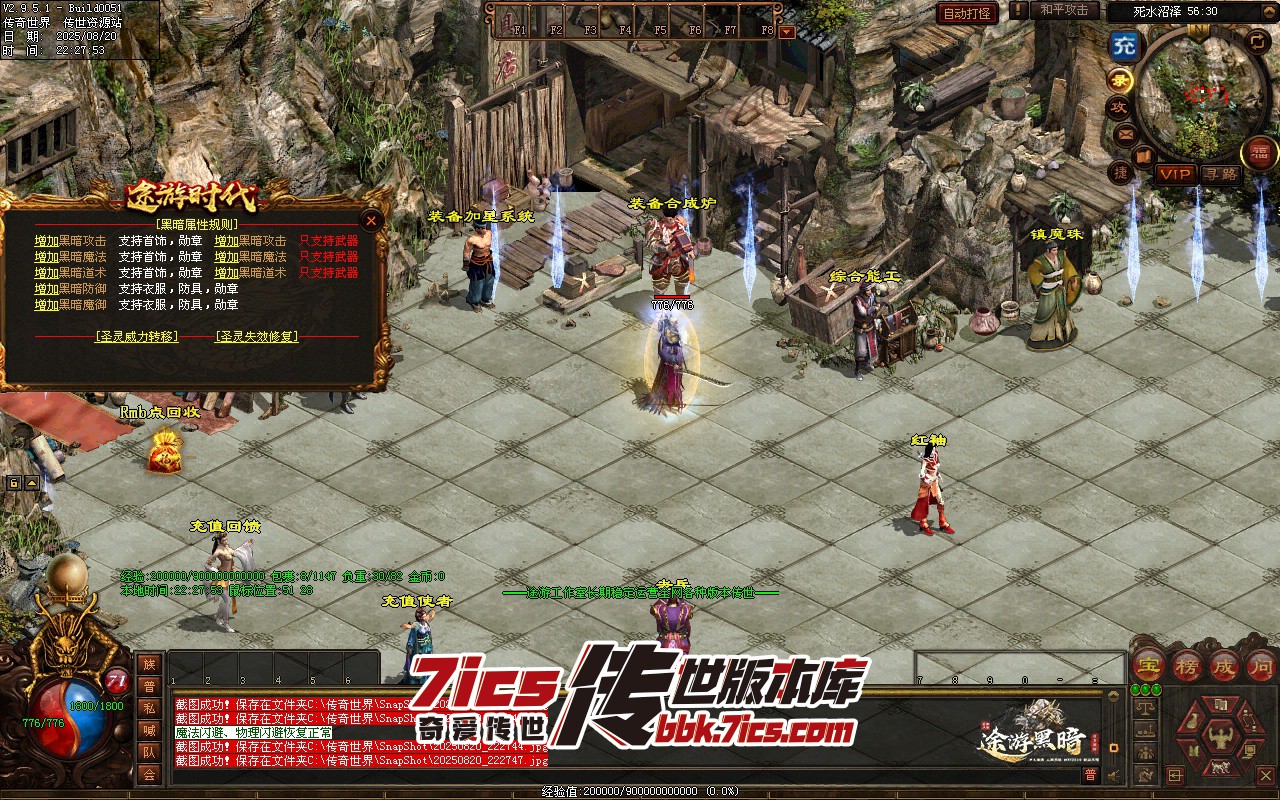Open the VIP panel

(1175, 174)
